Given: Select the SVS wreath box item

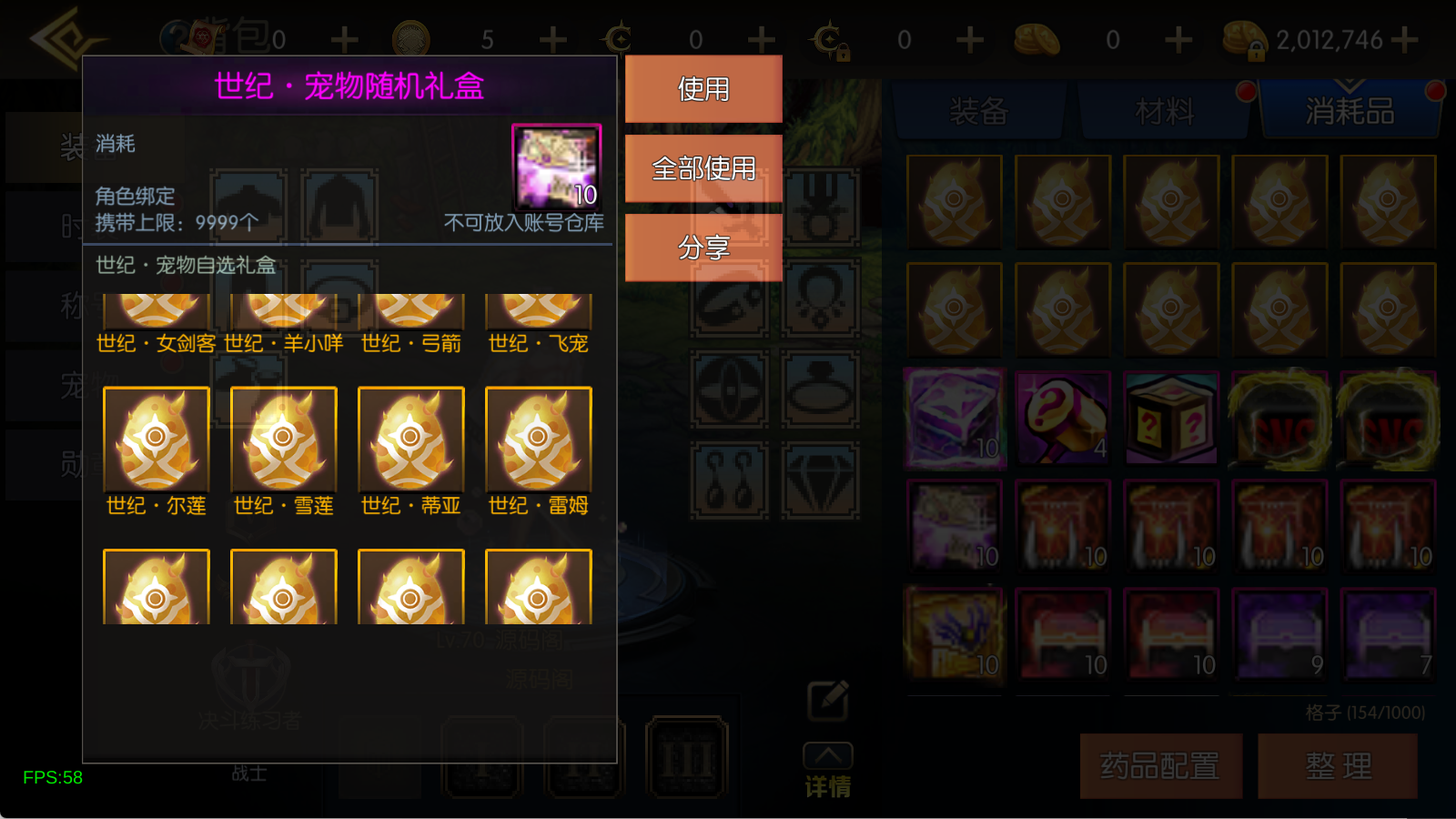Looking at the screenshot, I should pyautogui.click(x=1279, y=419).
